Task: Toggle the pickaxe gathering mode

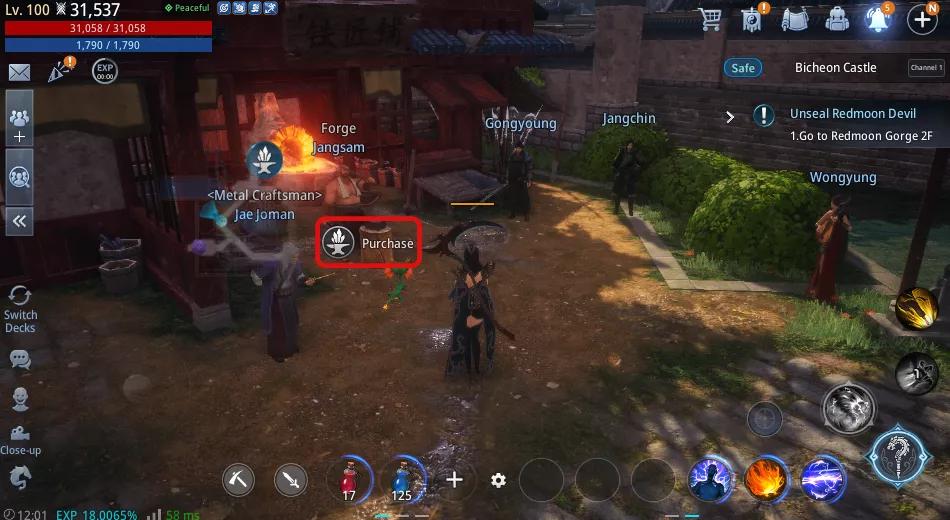Action: [240, 480]
